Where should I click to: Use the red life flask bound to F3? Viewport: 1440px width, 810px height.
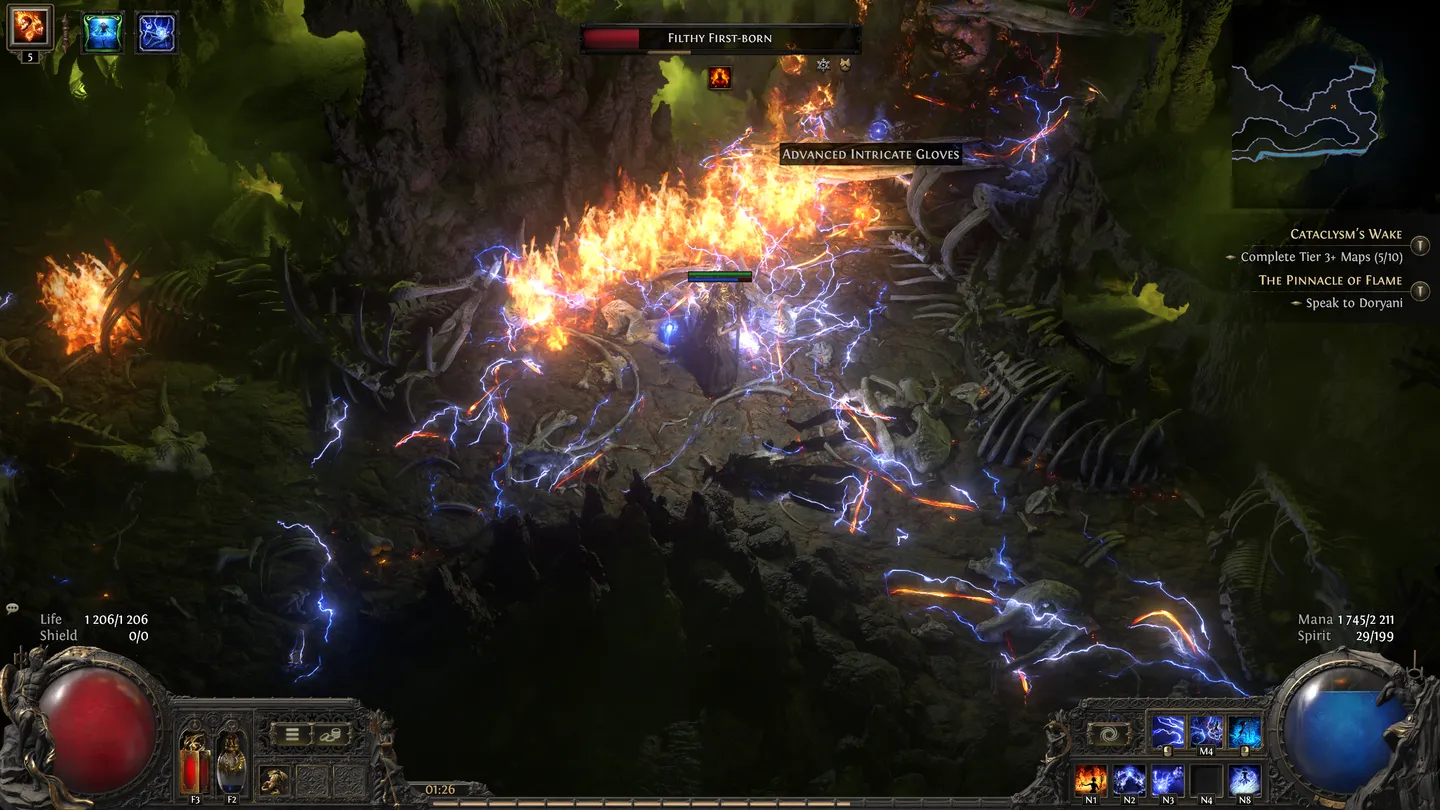(196, 764)
